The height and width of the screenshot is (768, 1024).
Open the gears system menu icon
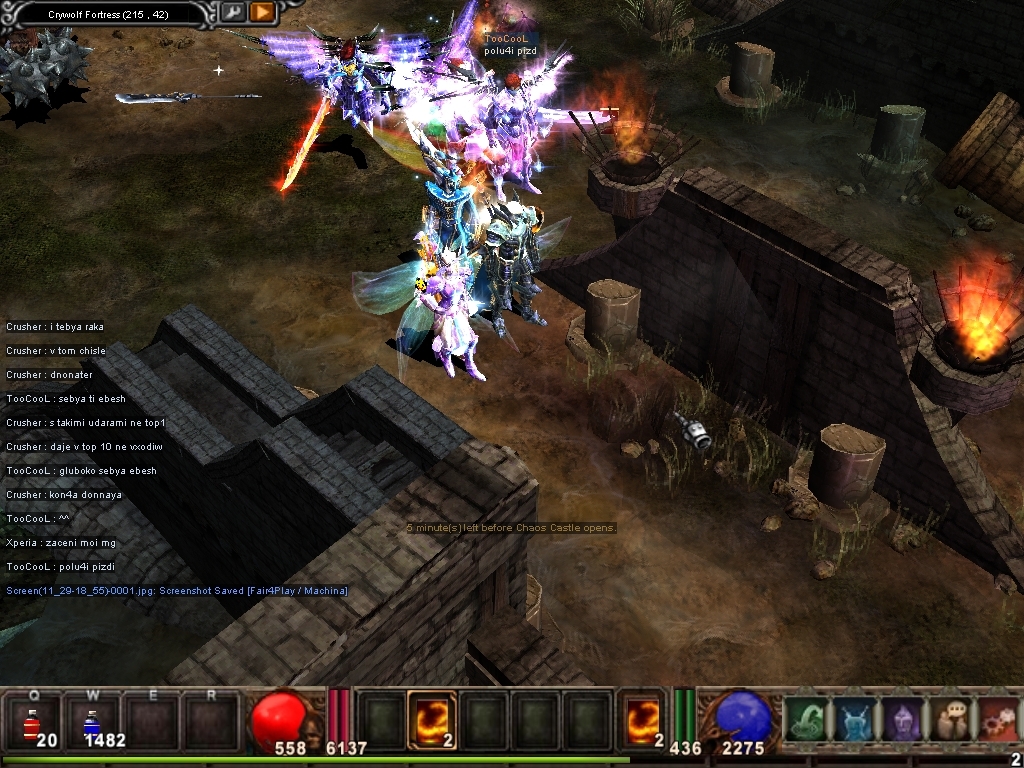(998, 720)
